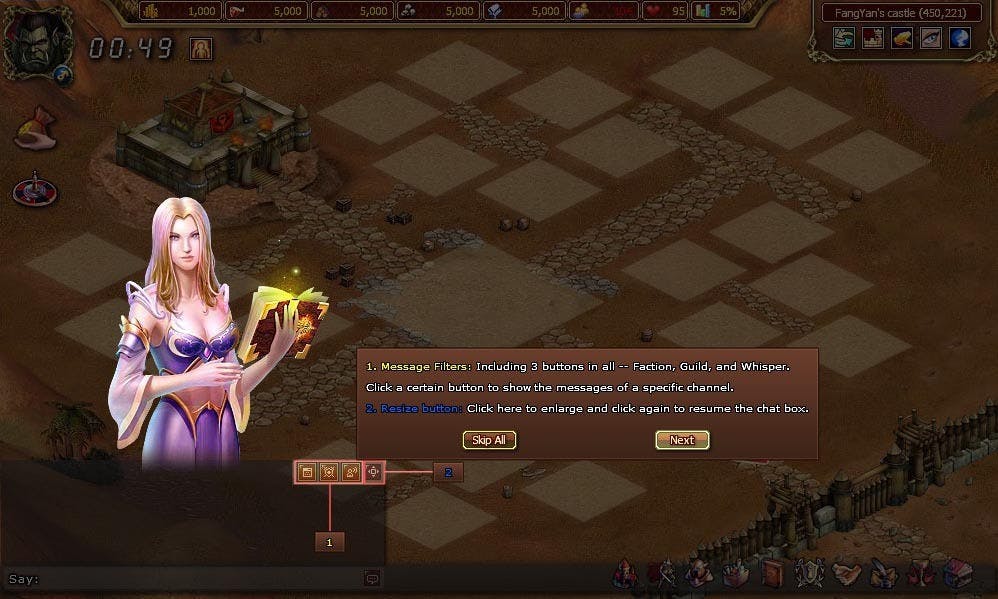This screenshot has height=599, width=998.
Task: Select the eye icon under castle name
Action: tap(931, 38)
